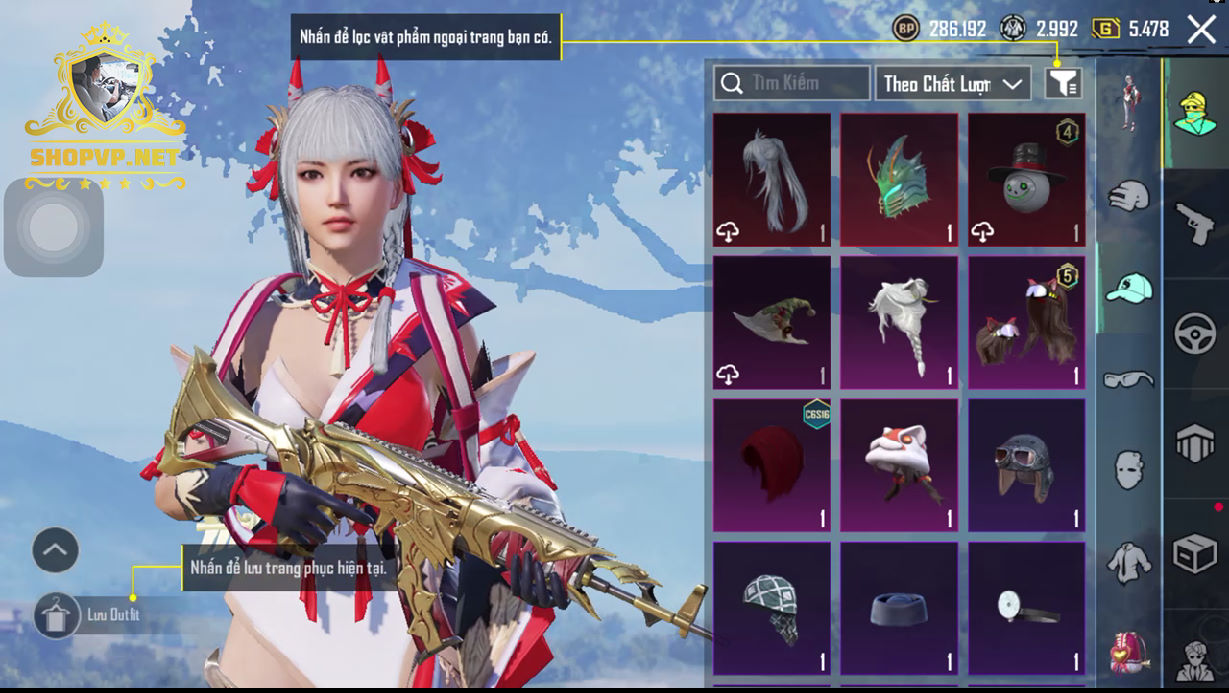Select the white braided hair item
The width and height of the screenshot is (1229, 693).
tap(899, 322)
